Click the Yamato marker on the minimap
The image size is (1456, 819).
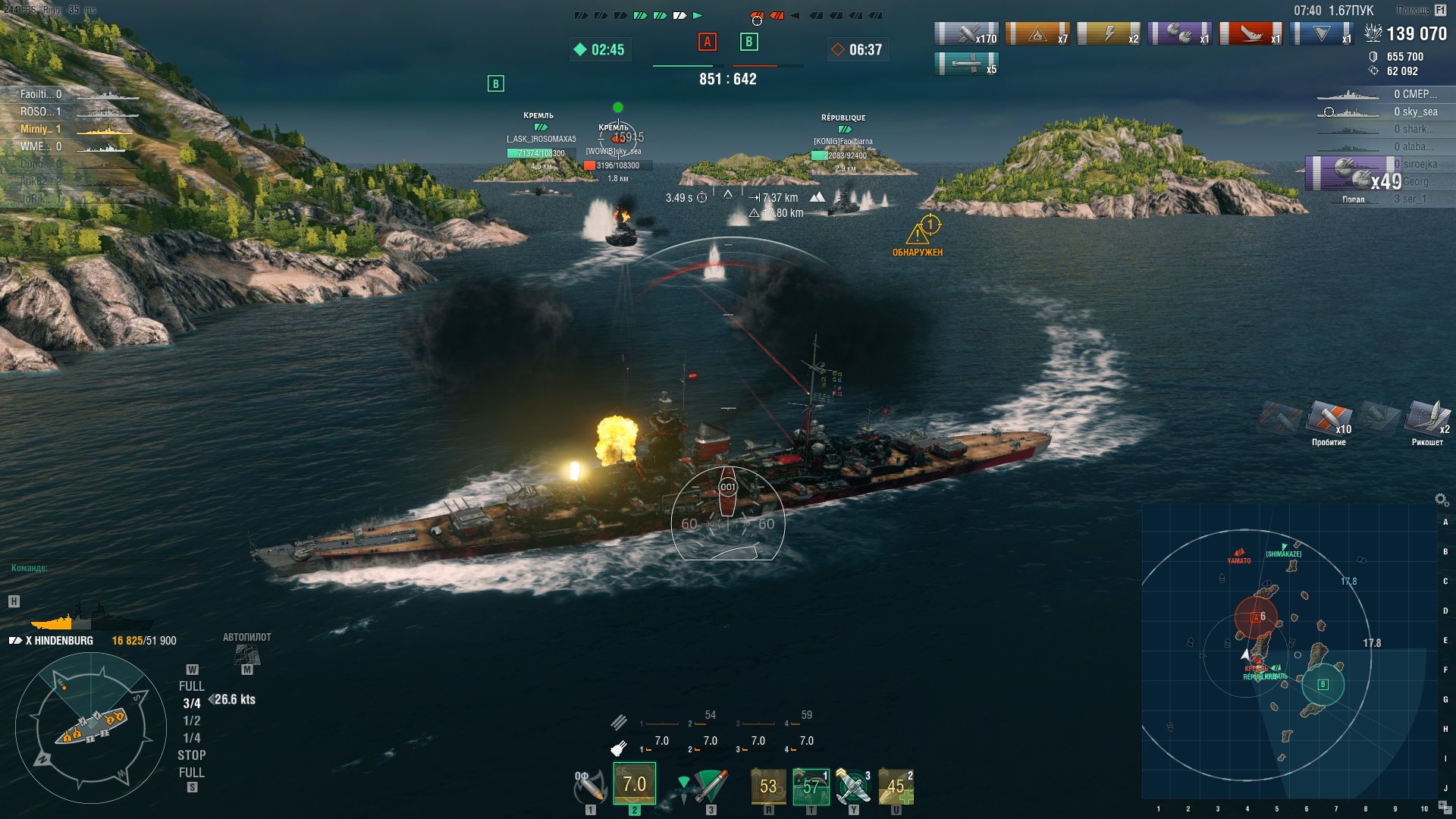[1239, 556]
